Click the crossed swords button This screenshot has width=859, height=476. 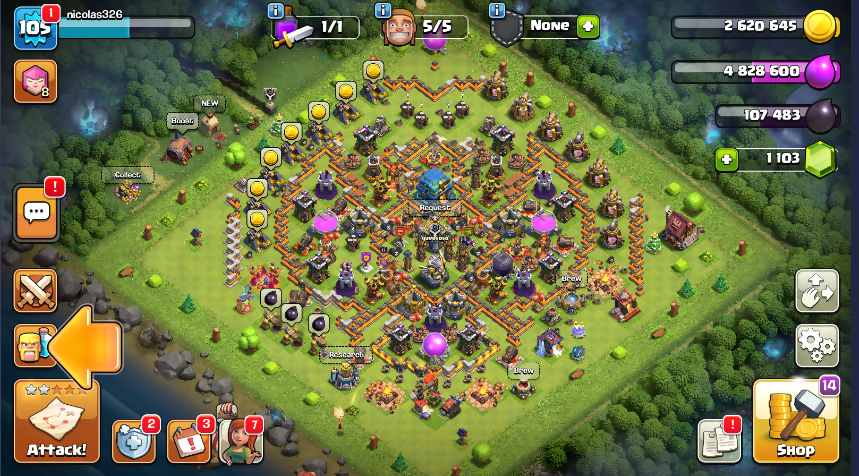point(35,291)
